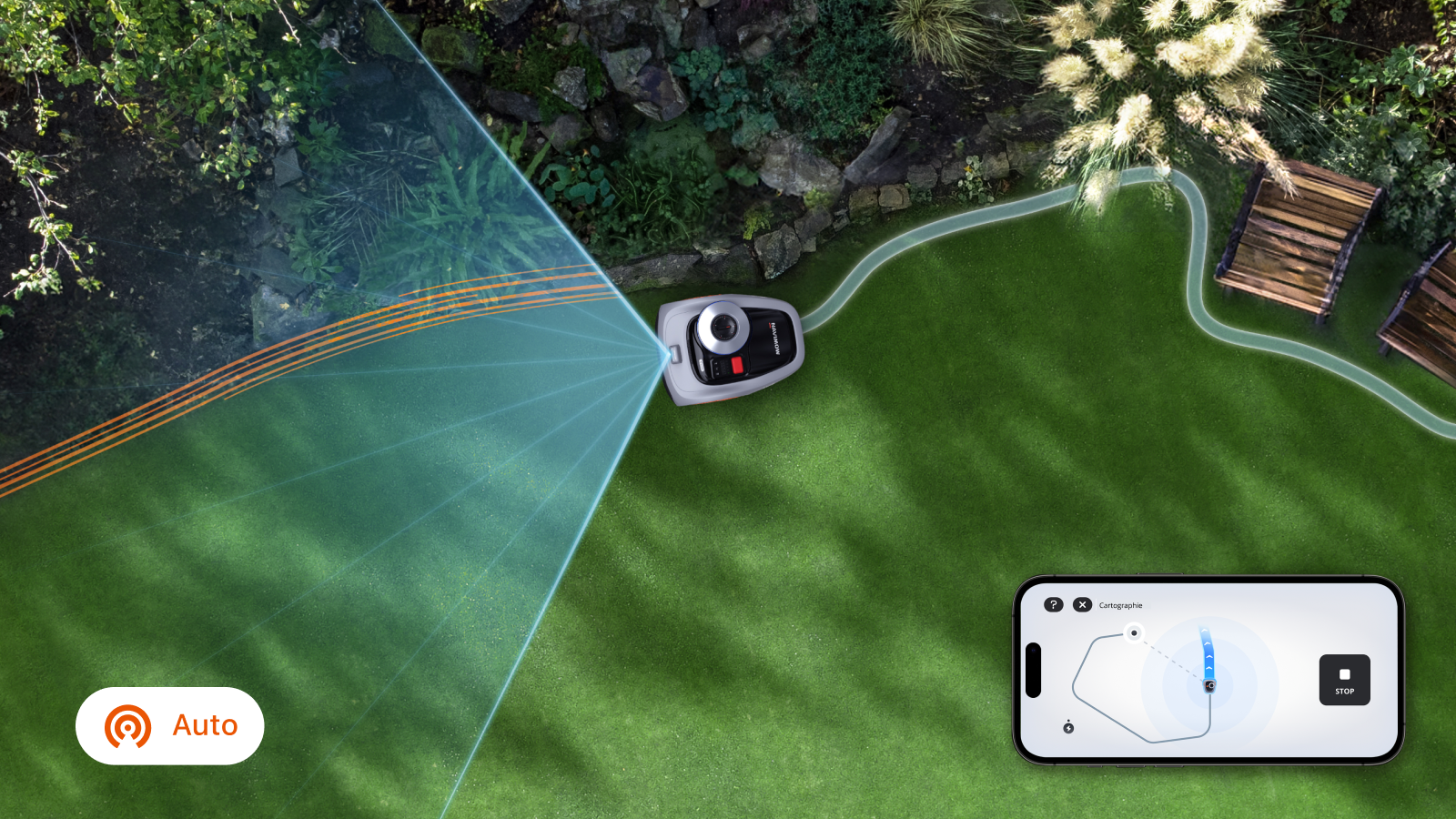Tap the charging station lightning icon

1069,728
